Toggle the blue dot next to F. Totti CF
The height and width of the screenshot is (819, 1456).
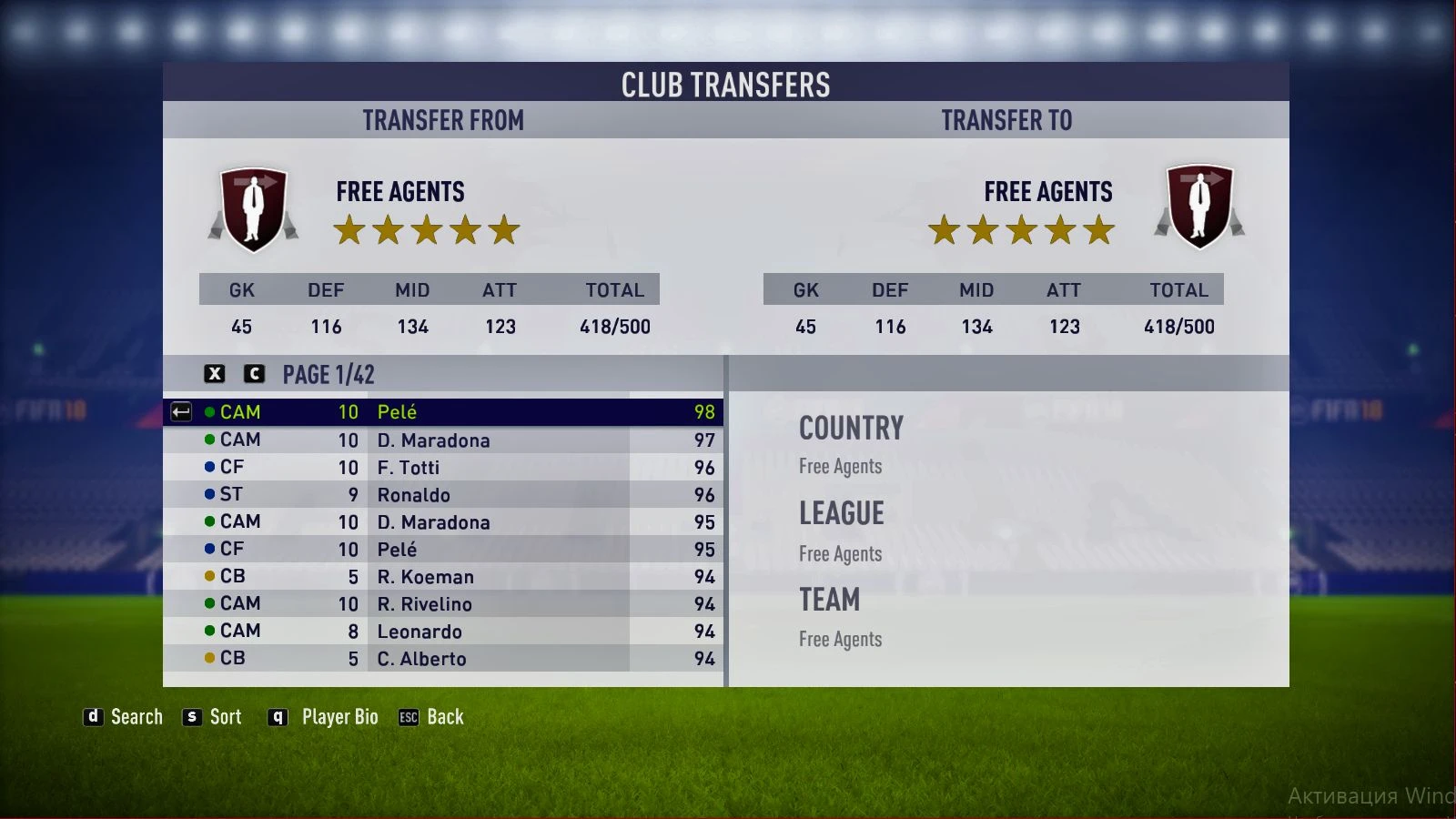click(x=211, y=467)
